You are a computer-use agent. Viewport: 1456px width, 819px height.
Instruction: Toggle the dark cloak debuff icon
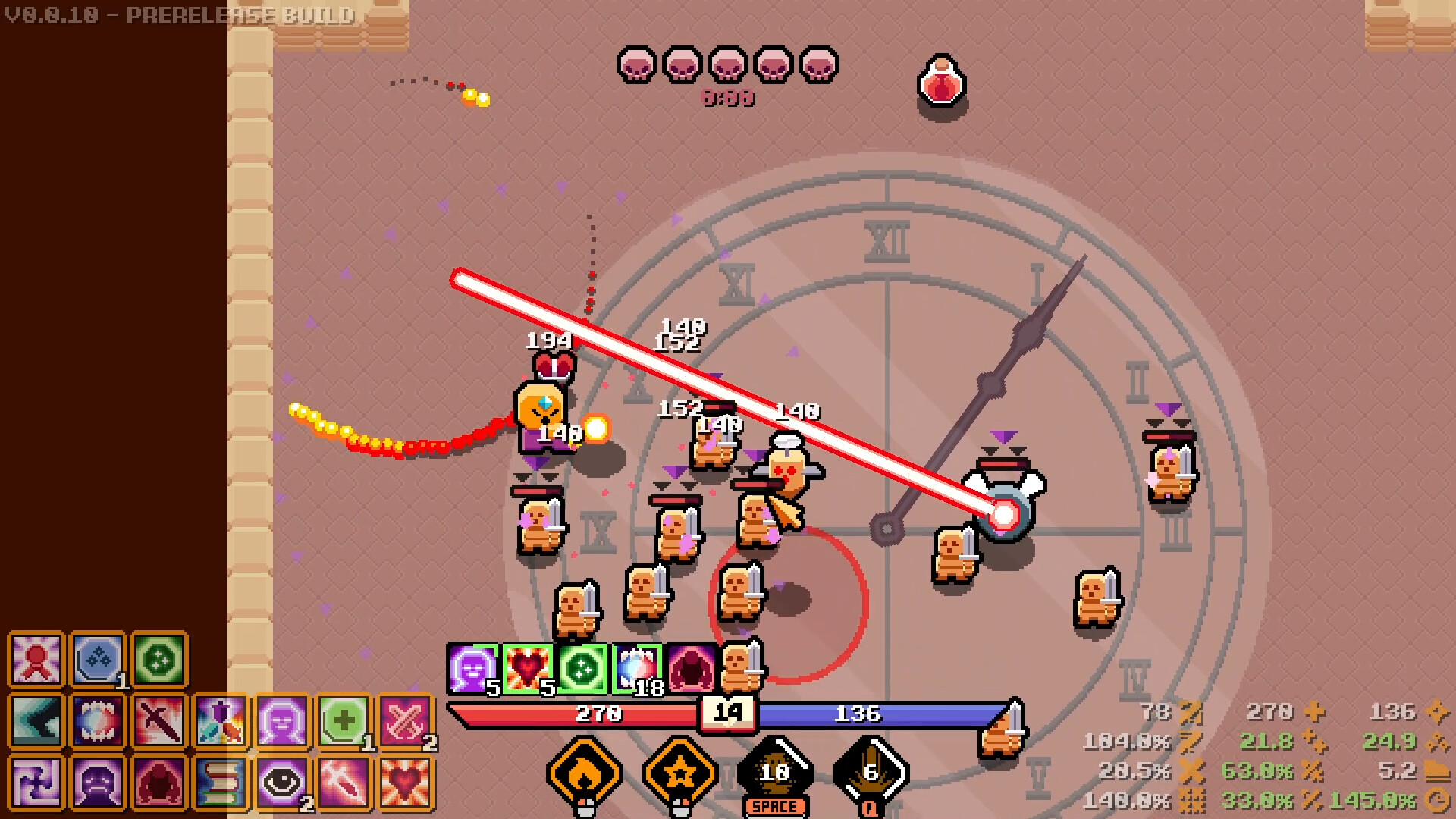(x=692, y=668)
